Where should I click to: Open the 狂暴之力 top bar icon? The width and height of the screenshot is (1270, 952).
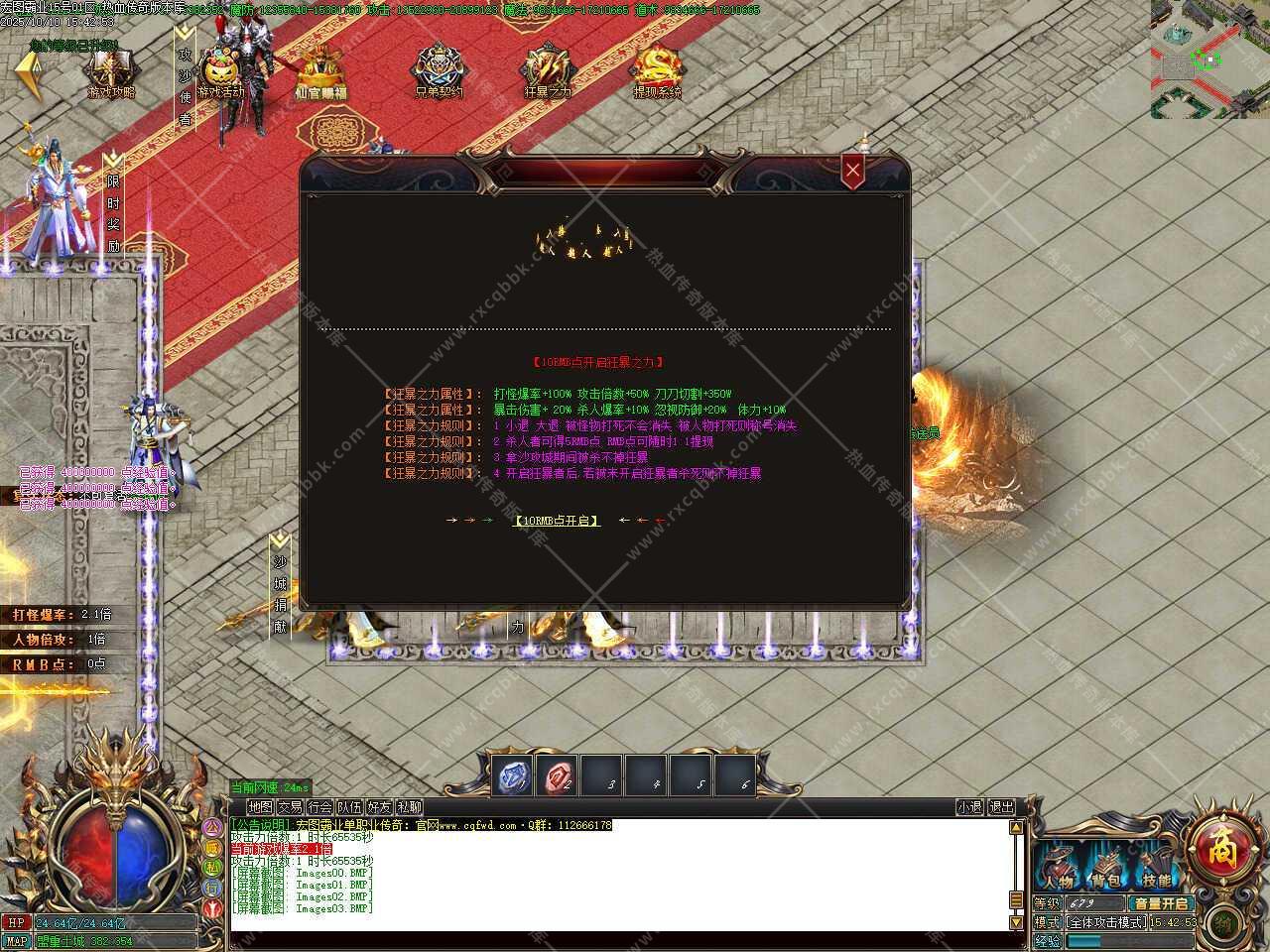pos(548,72)
